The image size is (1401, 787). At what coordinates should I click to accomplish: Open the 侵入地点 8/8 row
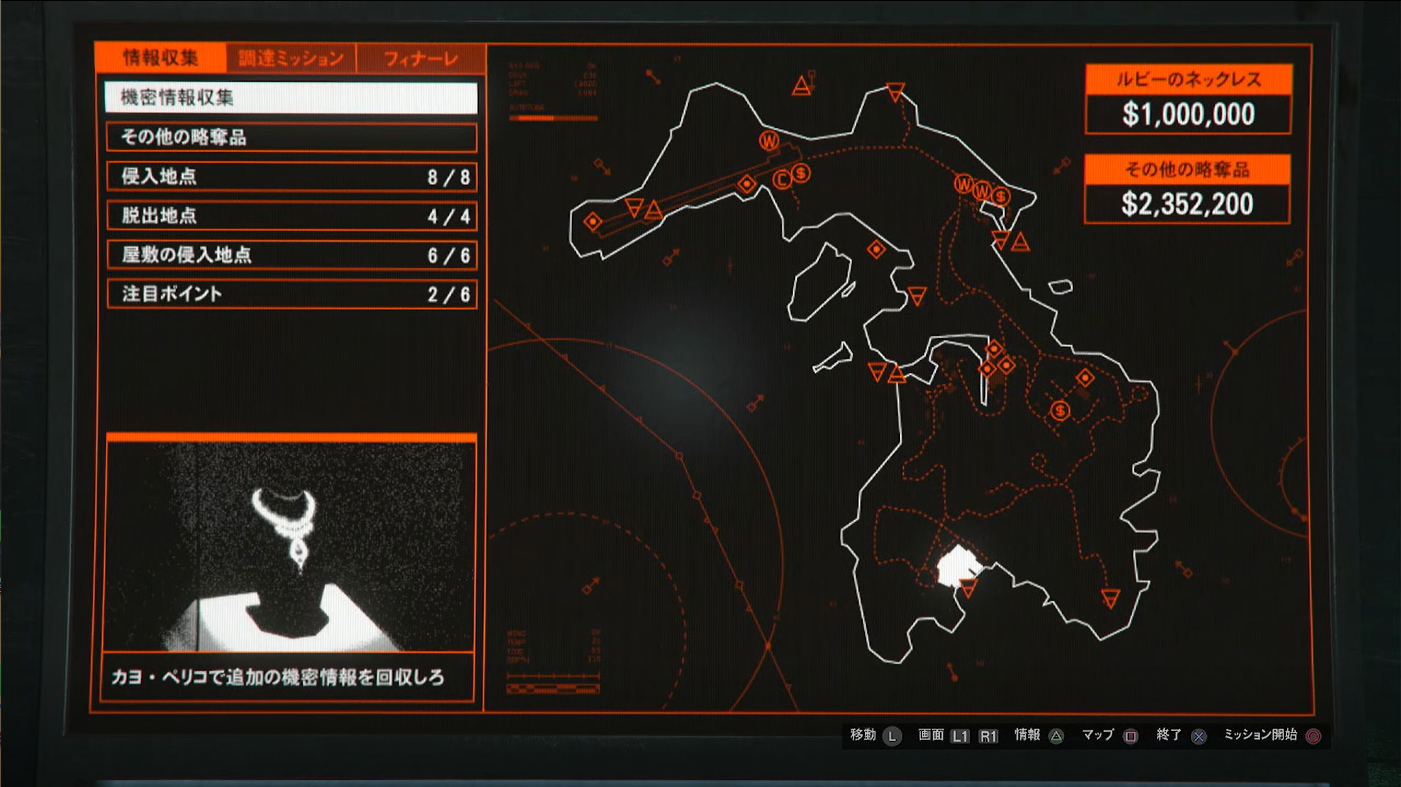tap(291, 177)
